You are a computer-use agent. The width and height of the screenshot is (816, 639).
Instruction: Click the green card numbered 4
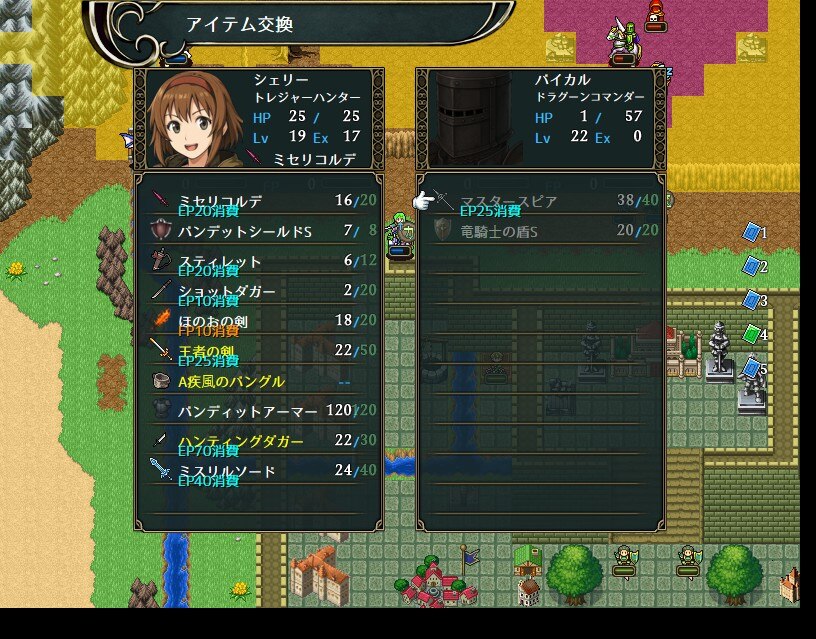[751, 334]
